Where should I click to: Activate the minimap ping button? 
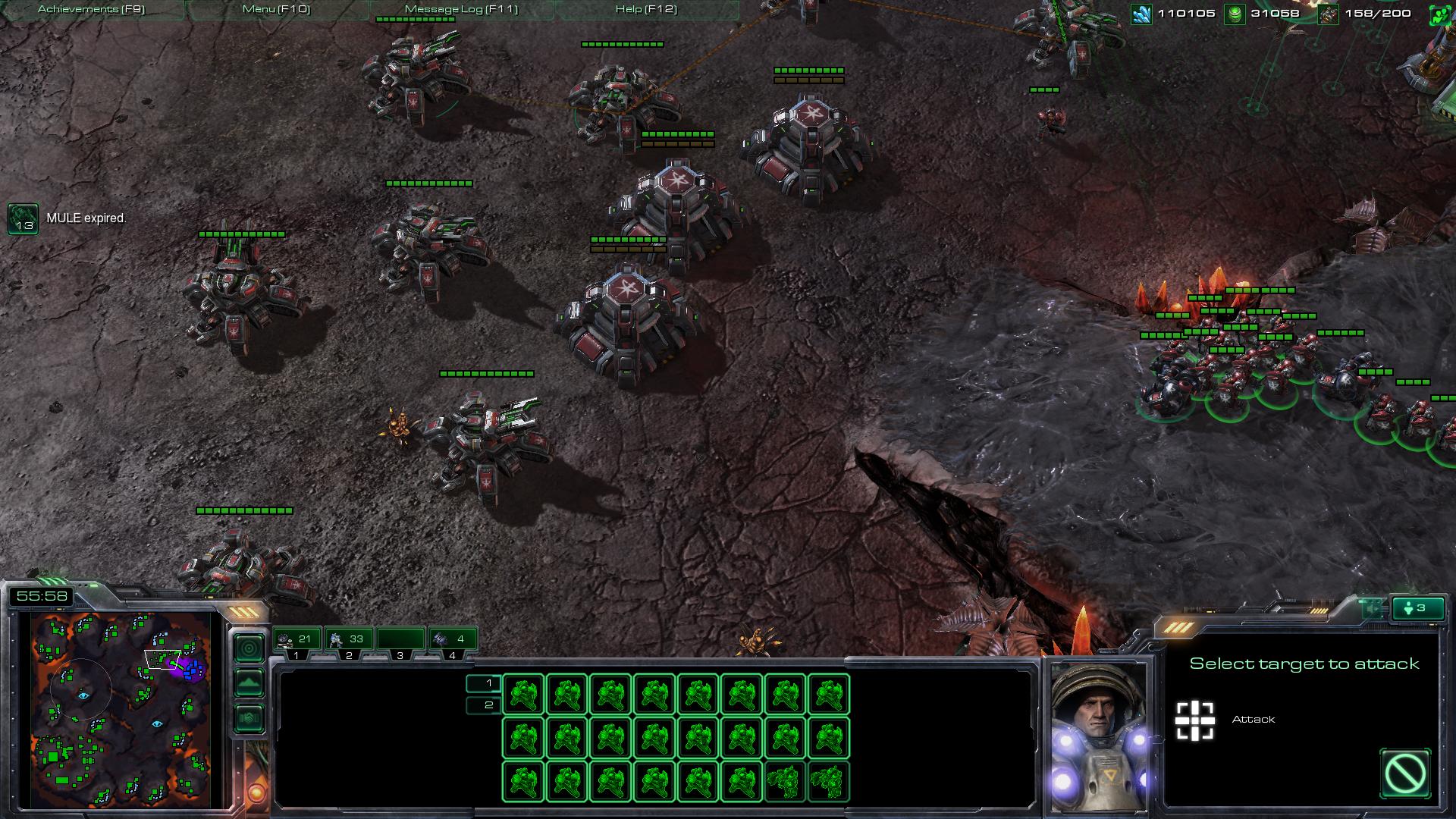249,648
